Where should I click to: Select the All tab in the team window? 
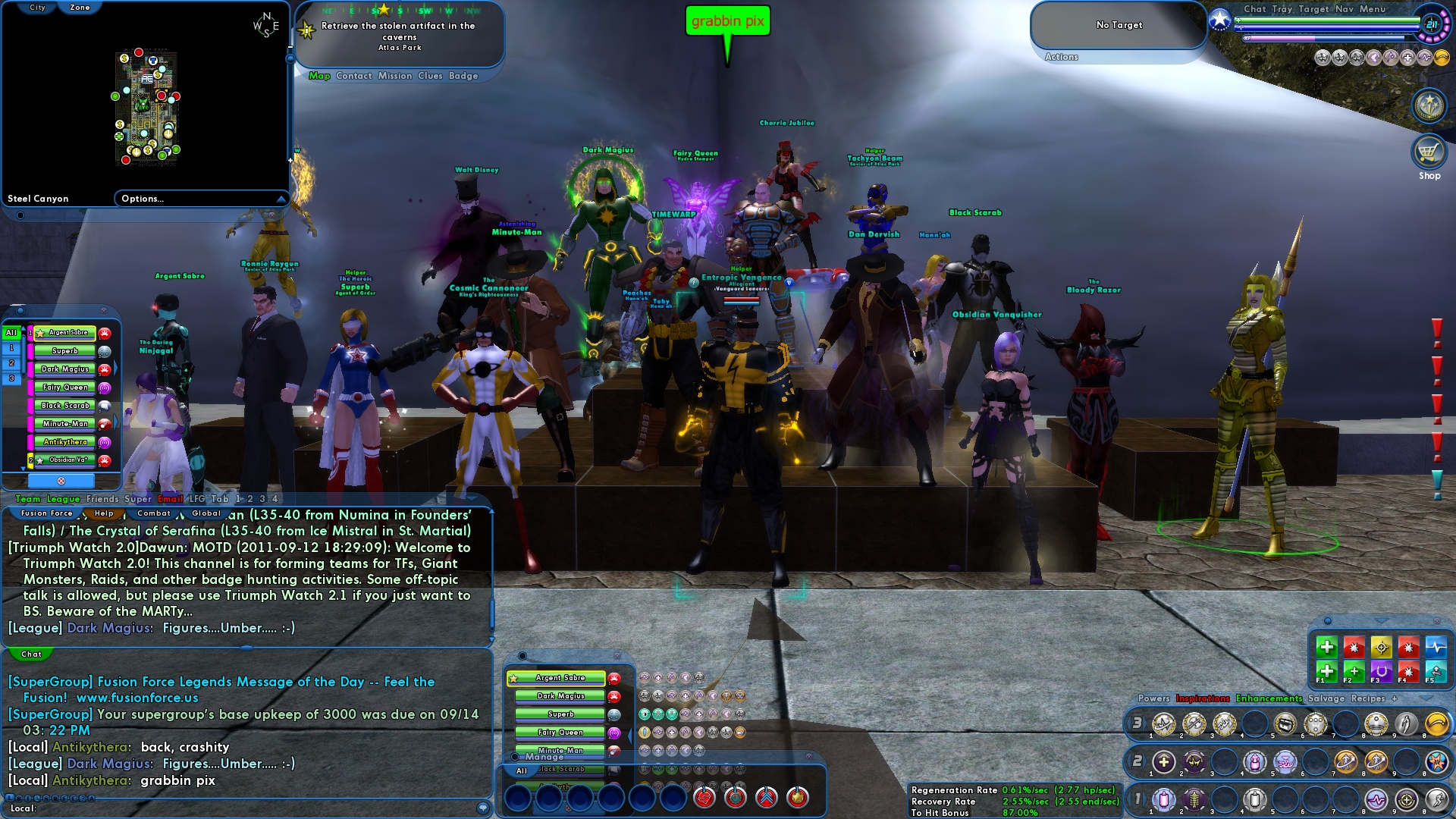point(10,332)
